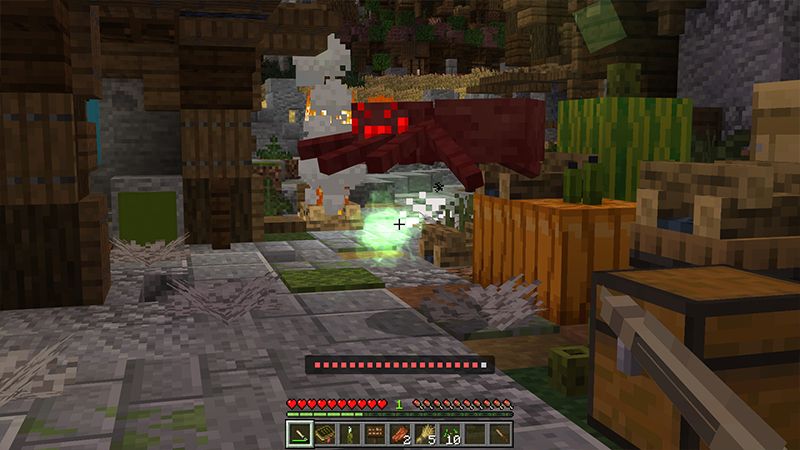Choose the green plant stalk hotbar slot
The image size is (800, 450).
click(x=349, y=433)
